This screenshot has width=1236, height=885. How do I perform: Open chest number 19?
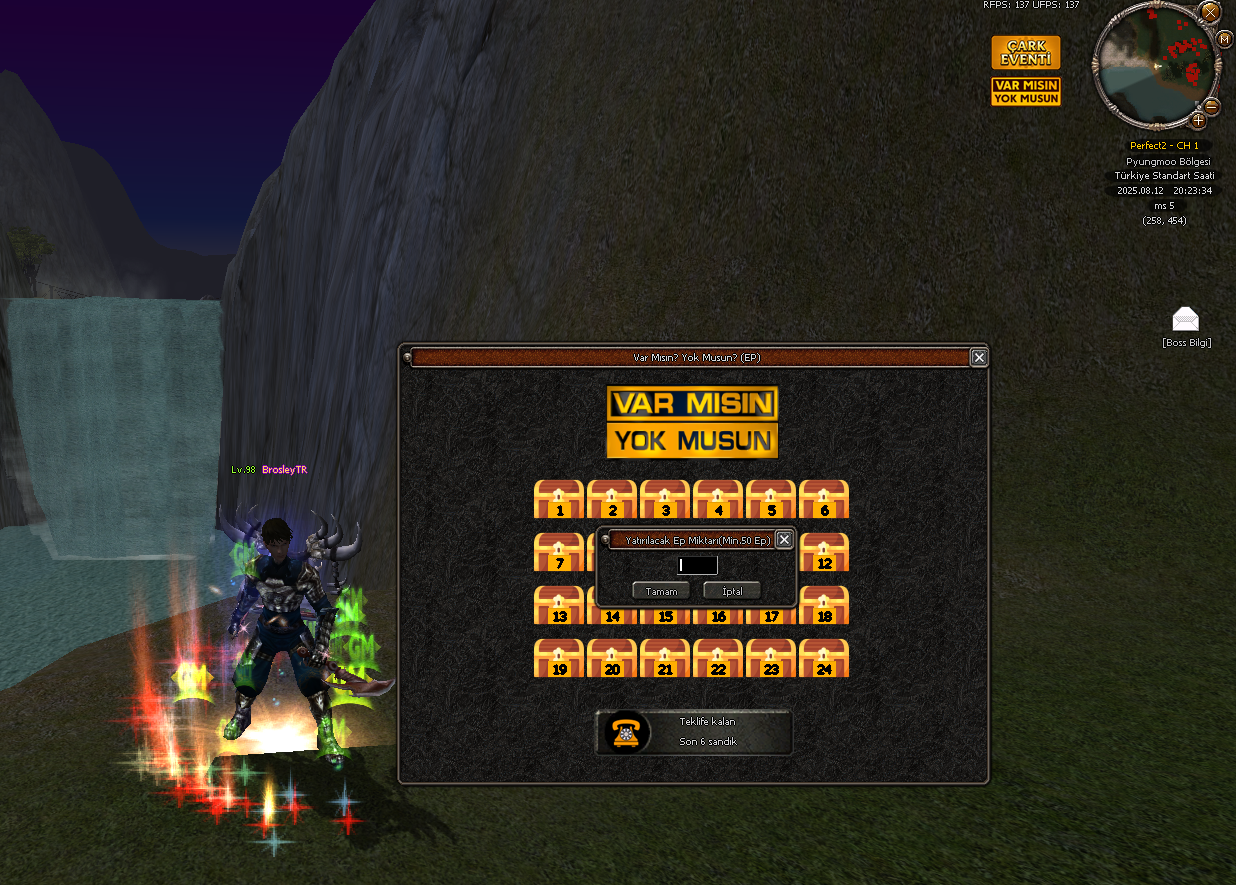click(x=559, y=658)
